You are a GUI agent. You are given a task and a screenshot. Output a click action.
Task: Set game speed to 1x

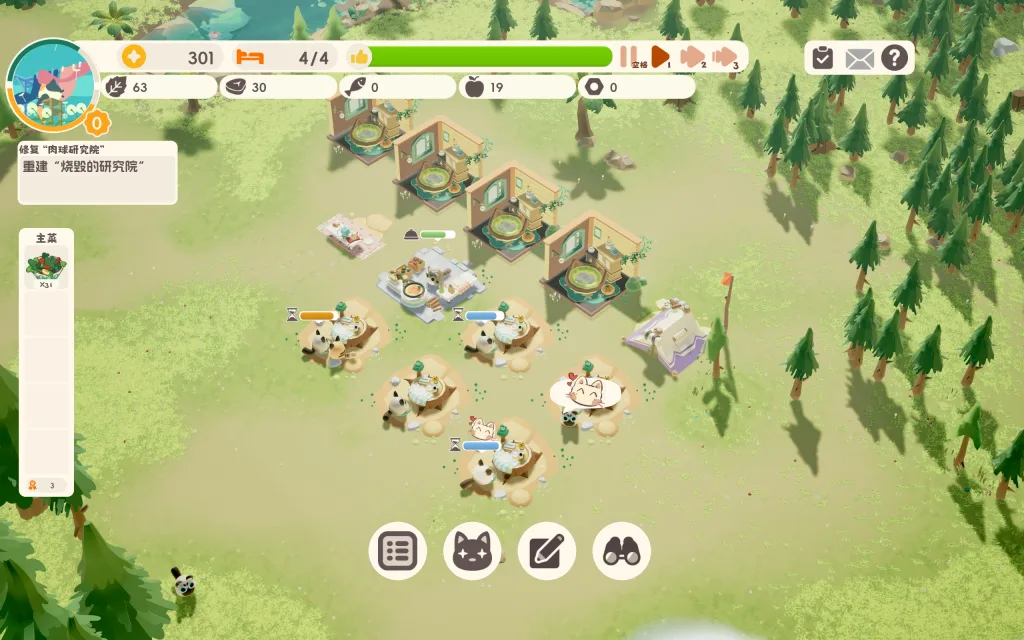(661, 57)
